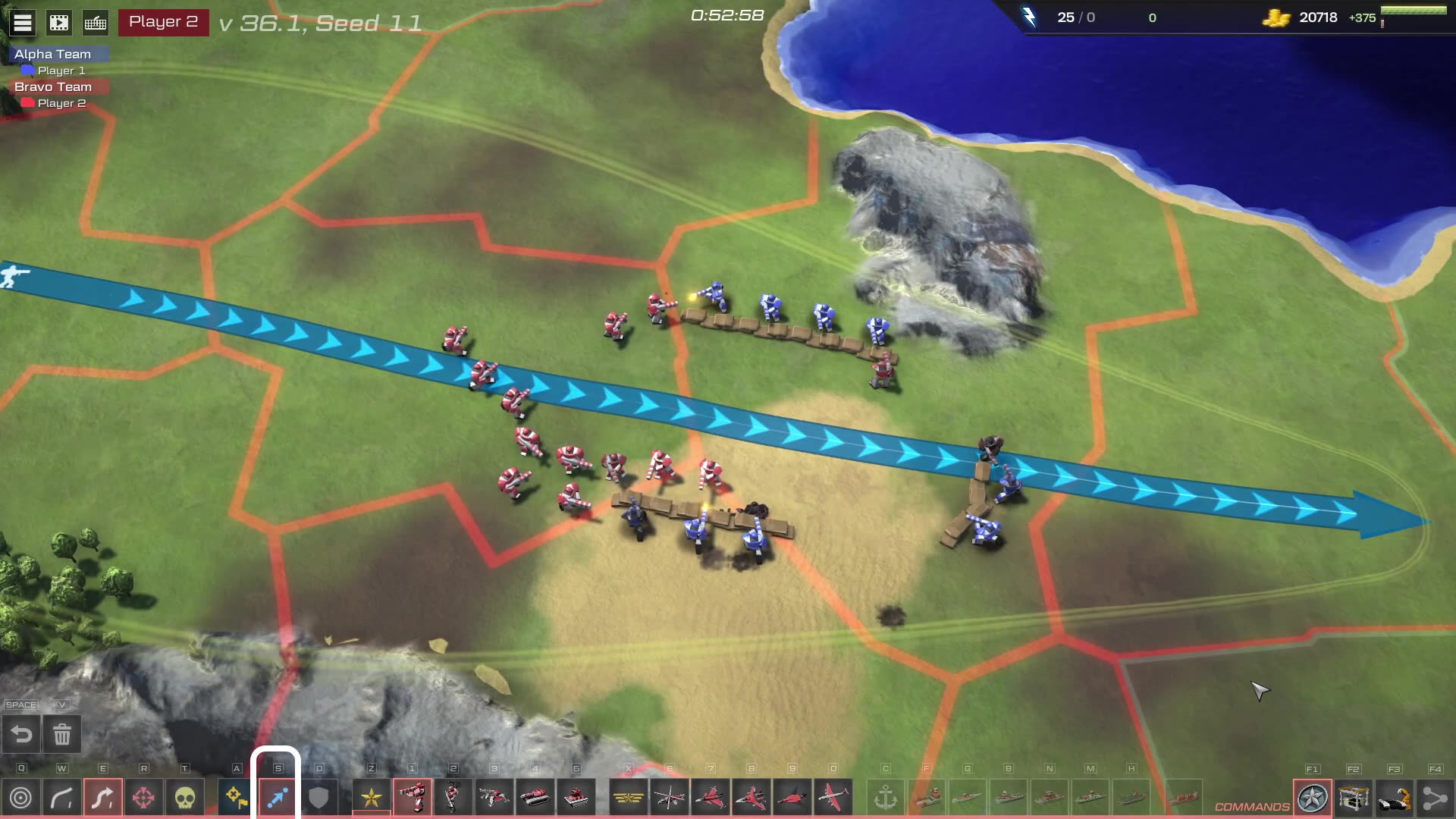1456x819 pixels.
Task: Select the helicopter unit icon
Action: point(669,798)
